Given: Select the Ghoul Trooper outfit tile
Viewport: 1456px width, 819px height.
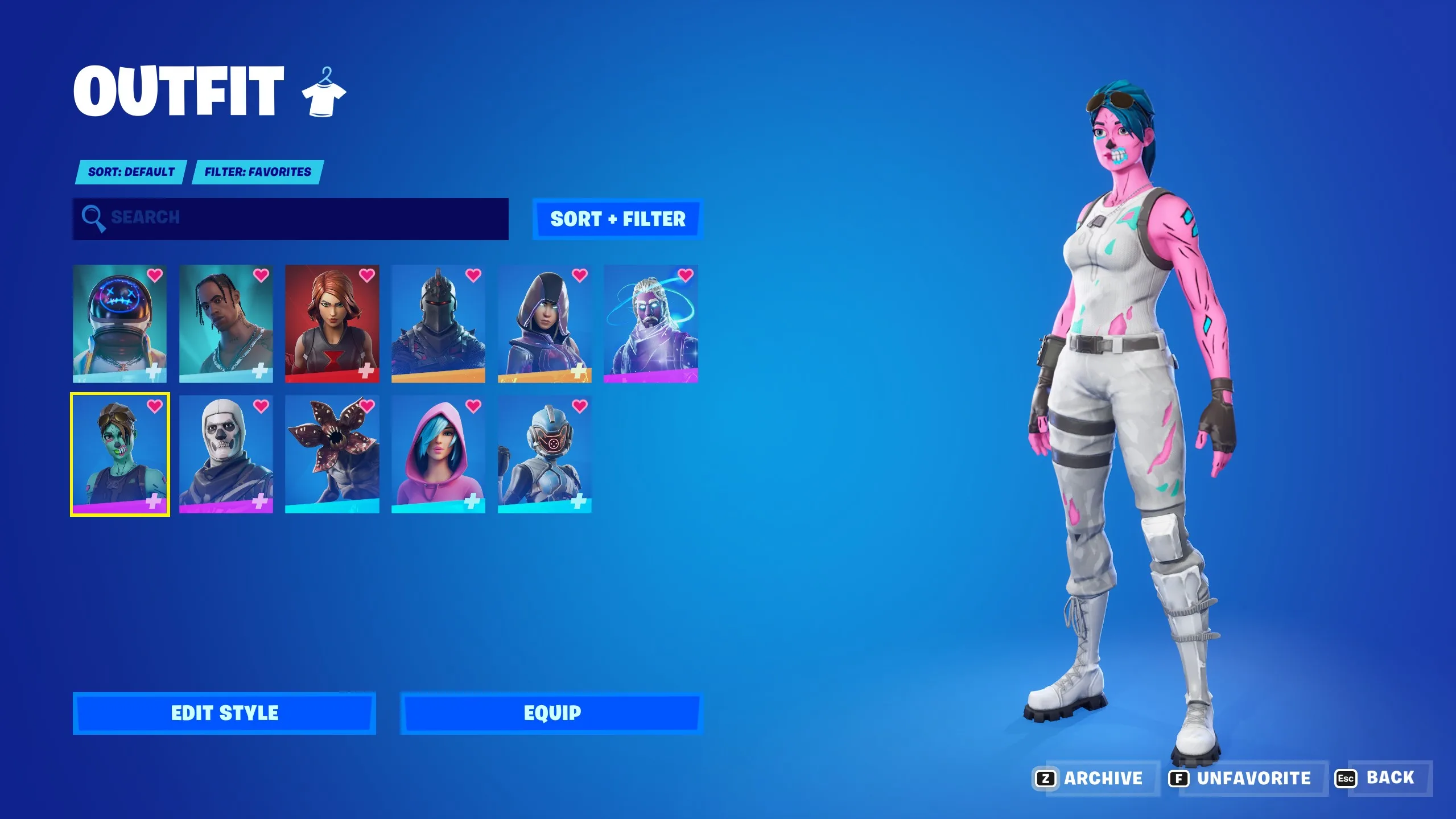Looking at the screenshot, I should tap(119, 454).
